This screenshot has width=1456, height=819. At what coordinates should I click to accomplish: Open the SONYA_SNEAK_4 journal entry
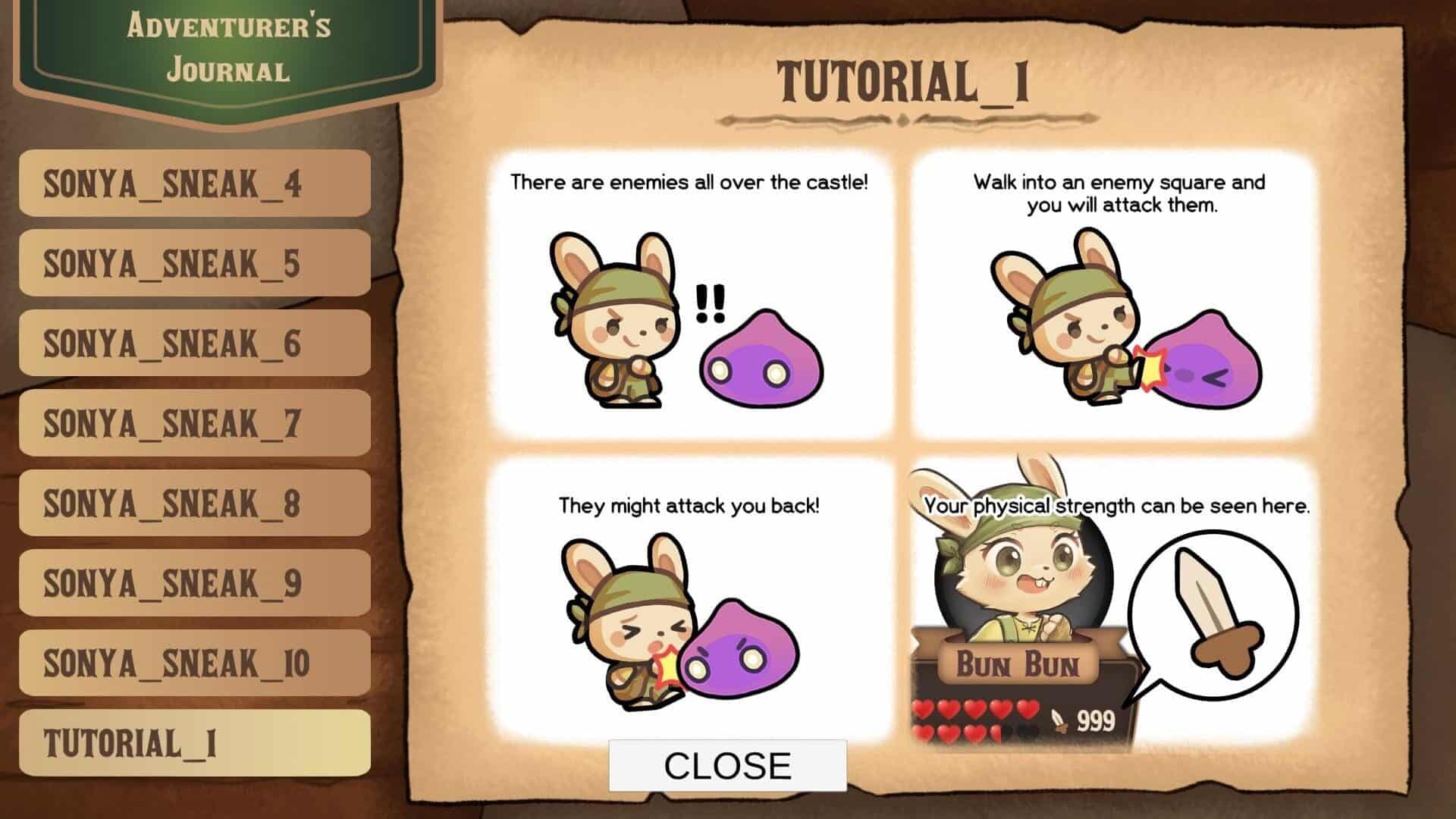(195, 184)
